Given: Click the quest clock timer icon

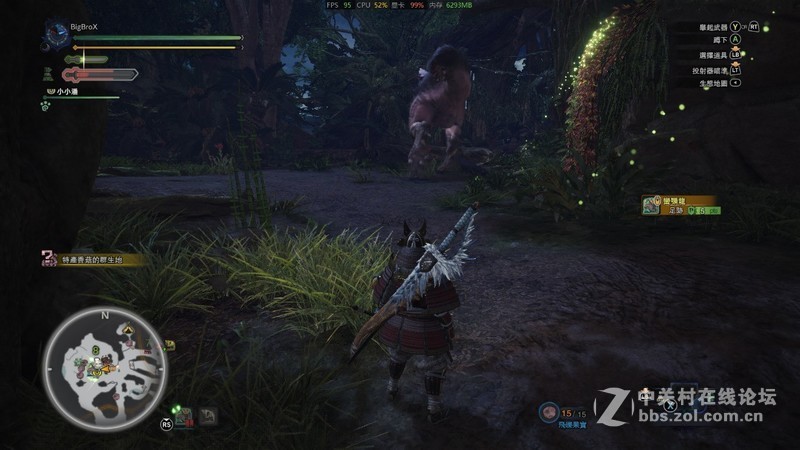Looking at the screenshot, I should pos(56,37).
